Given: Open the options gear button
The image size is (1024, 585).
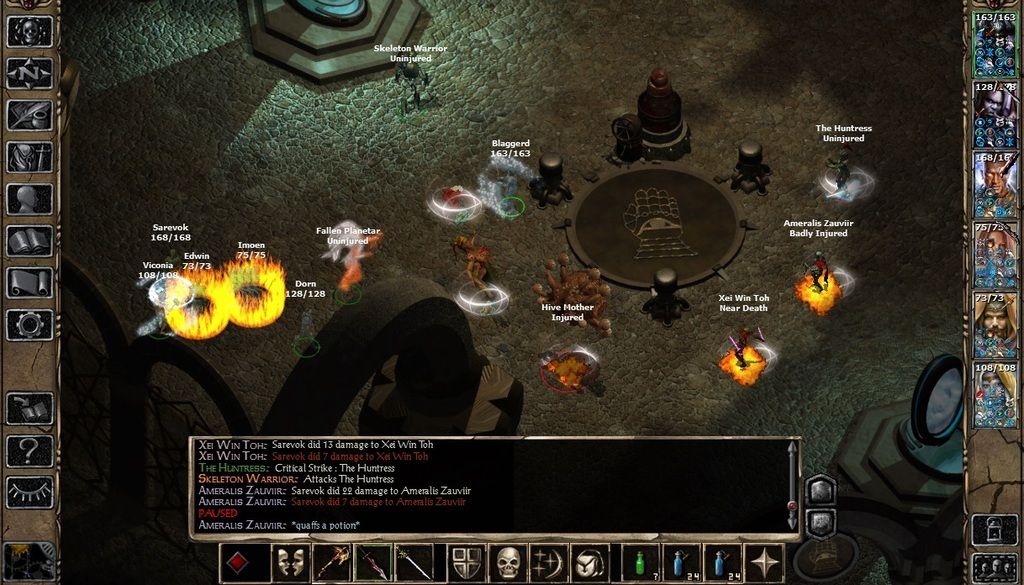Looking at the screenshot, I should point(29,325).
